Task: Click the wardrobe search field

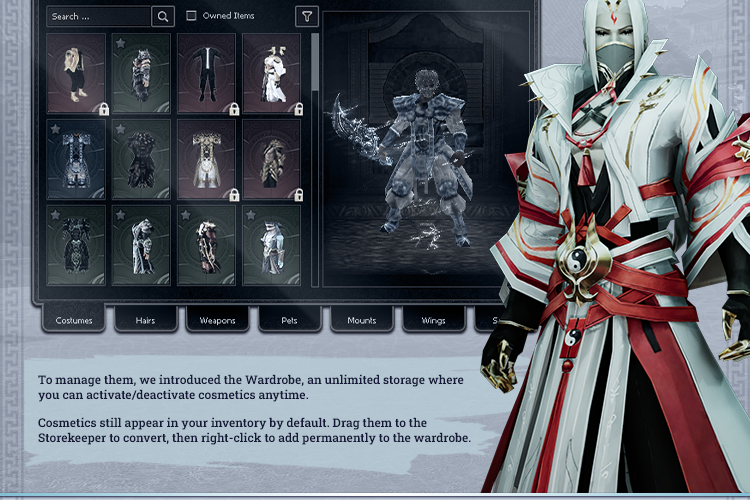Action: coord(98,16)
